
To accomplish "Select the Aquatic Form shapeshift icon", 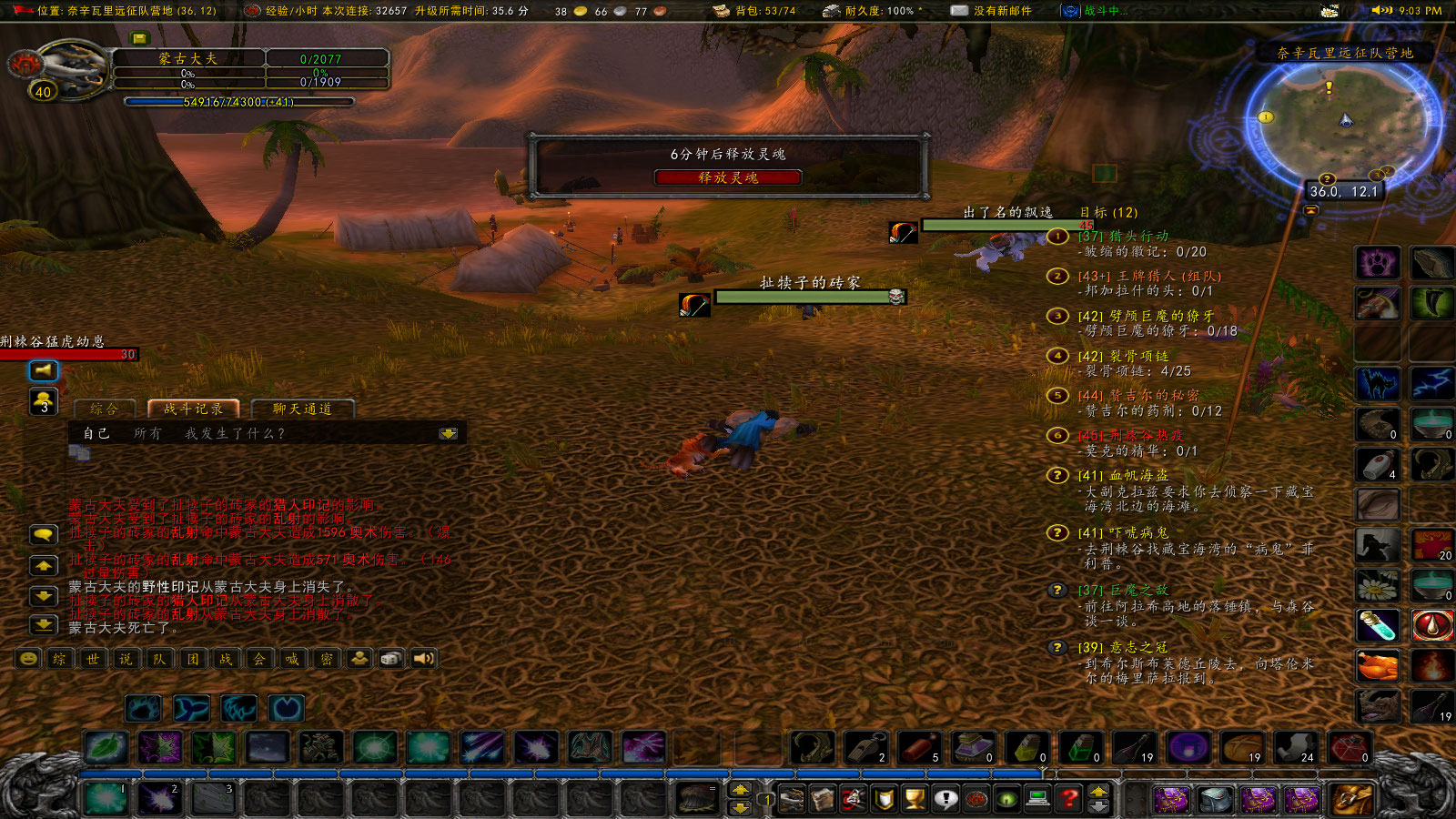I will (191, 709).
